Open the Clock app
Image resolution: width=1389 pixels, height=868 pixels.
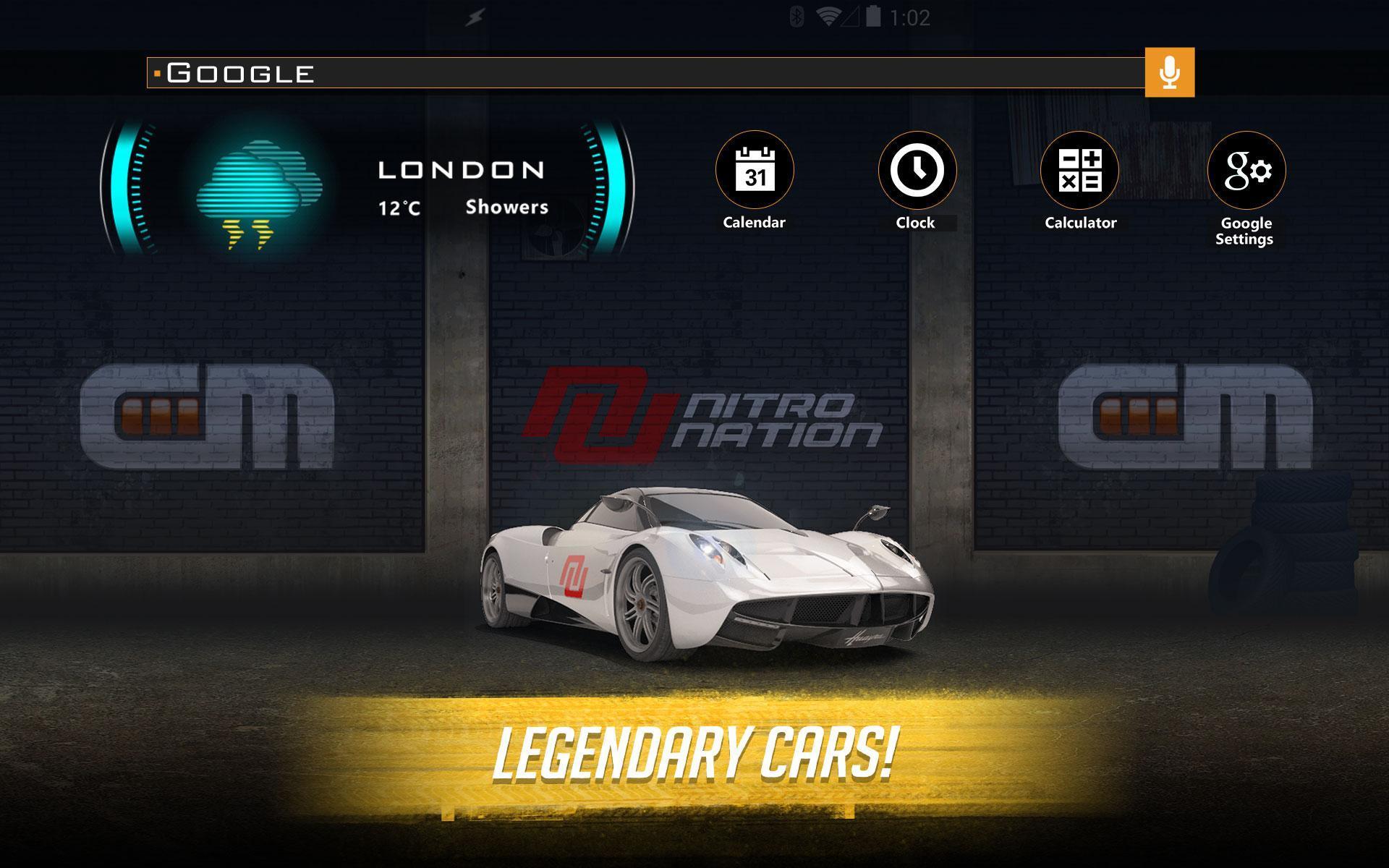917,171
